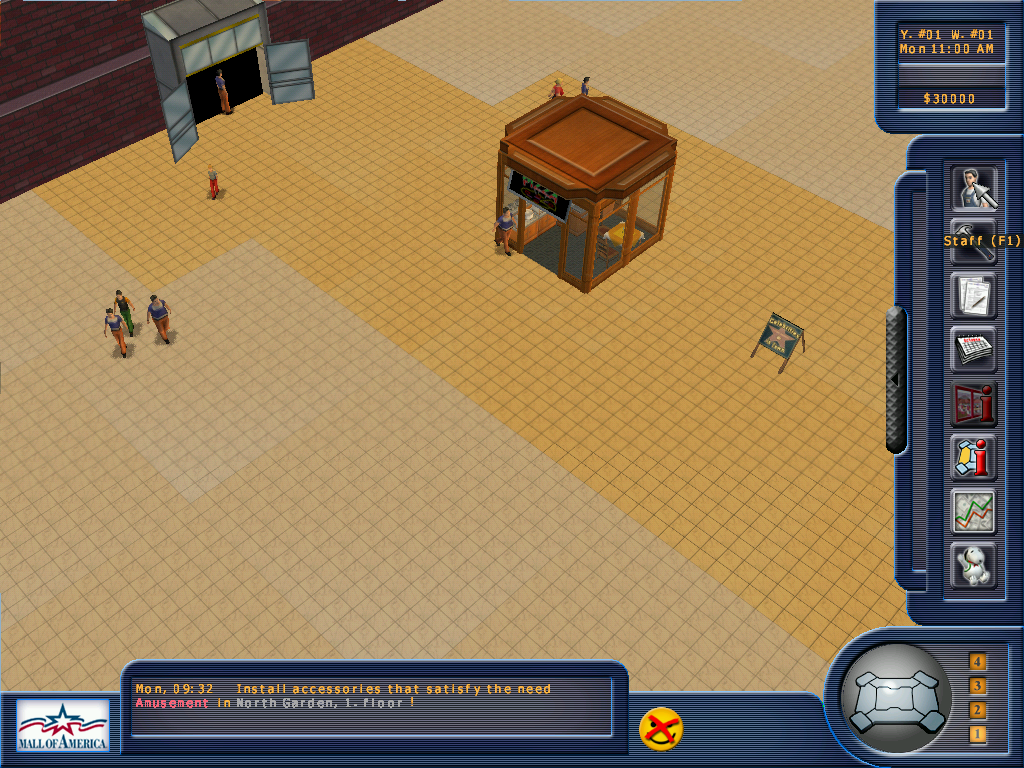Image resolution: width=1024 pixels, height=768 pixels.
Task: Open the shop information button with red door
Action: [x=972, y=404]
